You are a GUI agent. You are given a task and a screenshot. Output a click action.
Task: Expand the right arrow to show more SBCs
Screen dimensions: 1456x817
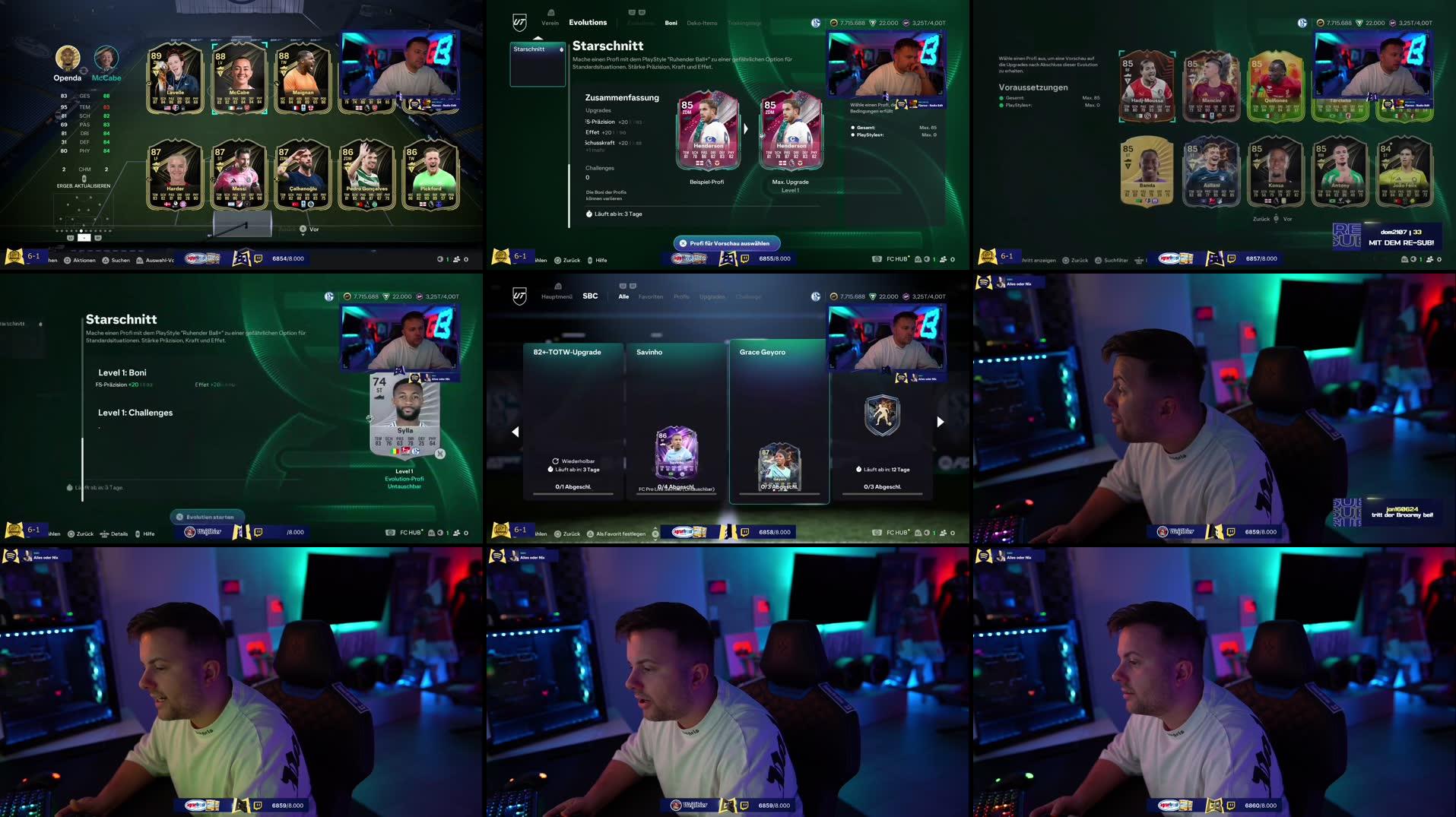941,421
